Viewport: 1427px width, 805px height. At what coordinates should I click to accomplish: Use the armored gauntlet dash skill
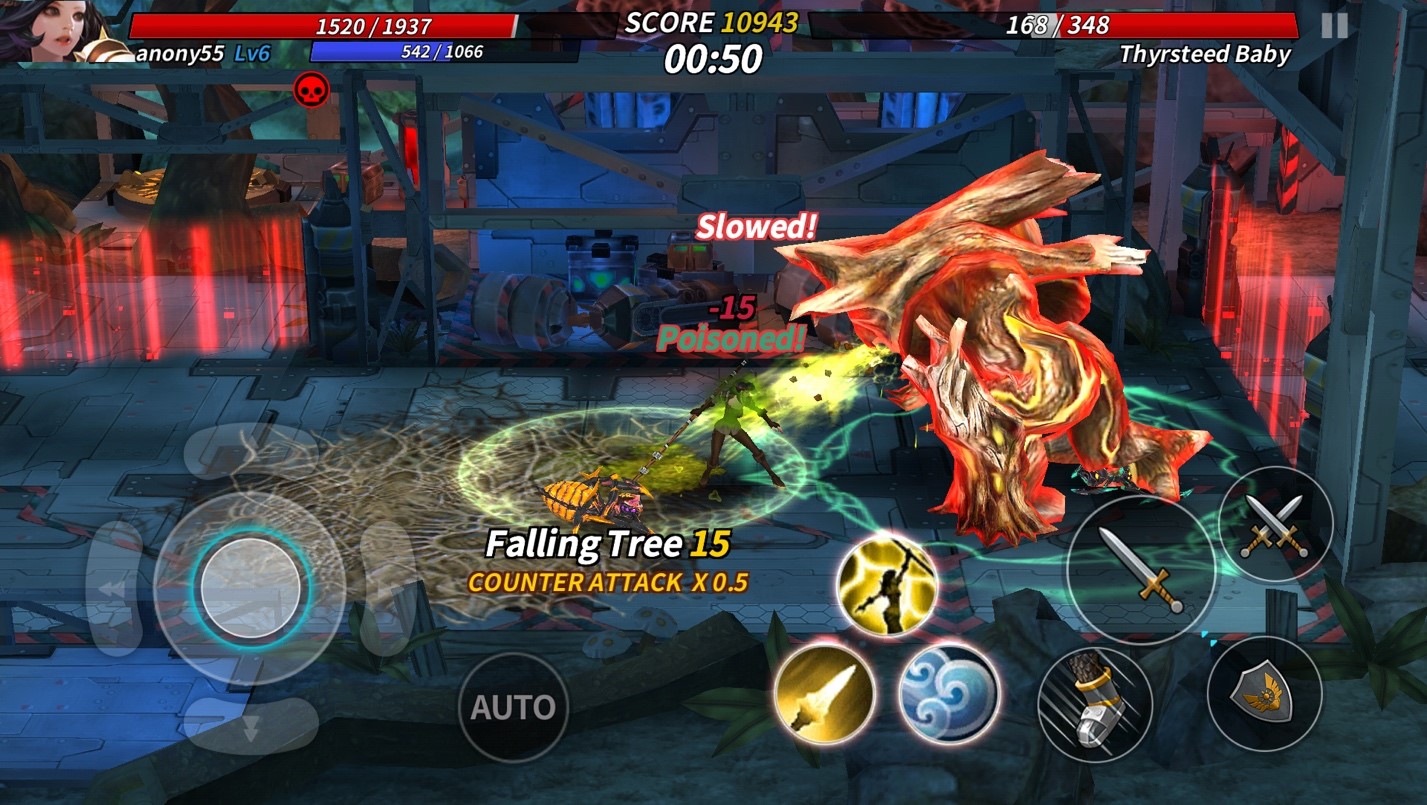pyautogui.click(x=1095, y=704)
